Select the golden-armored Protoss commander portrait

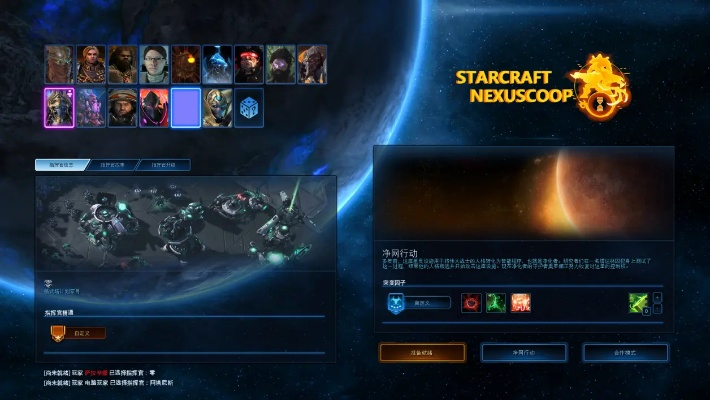click(218, 108)
